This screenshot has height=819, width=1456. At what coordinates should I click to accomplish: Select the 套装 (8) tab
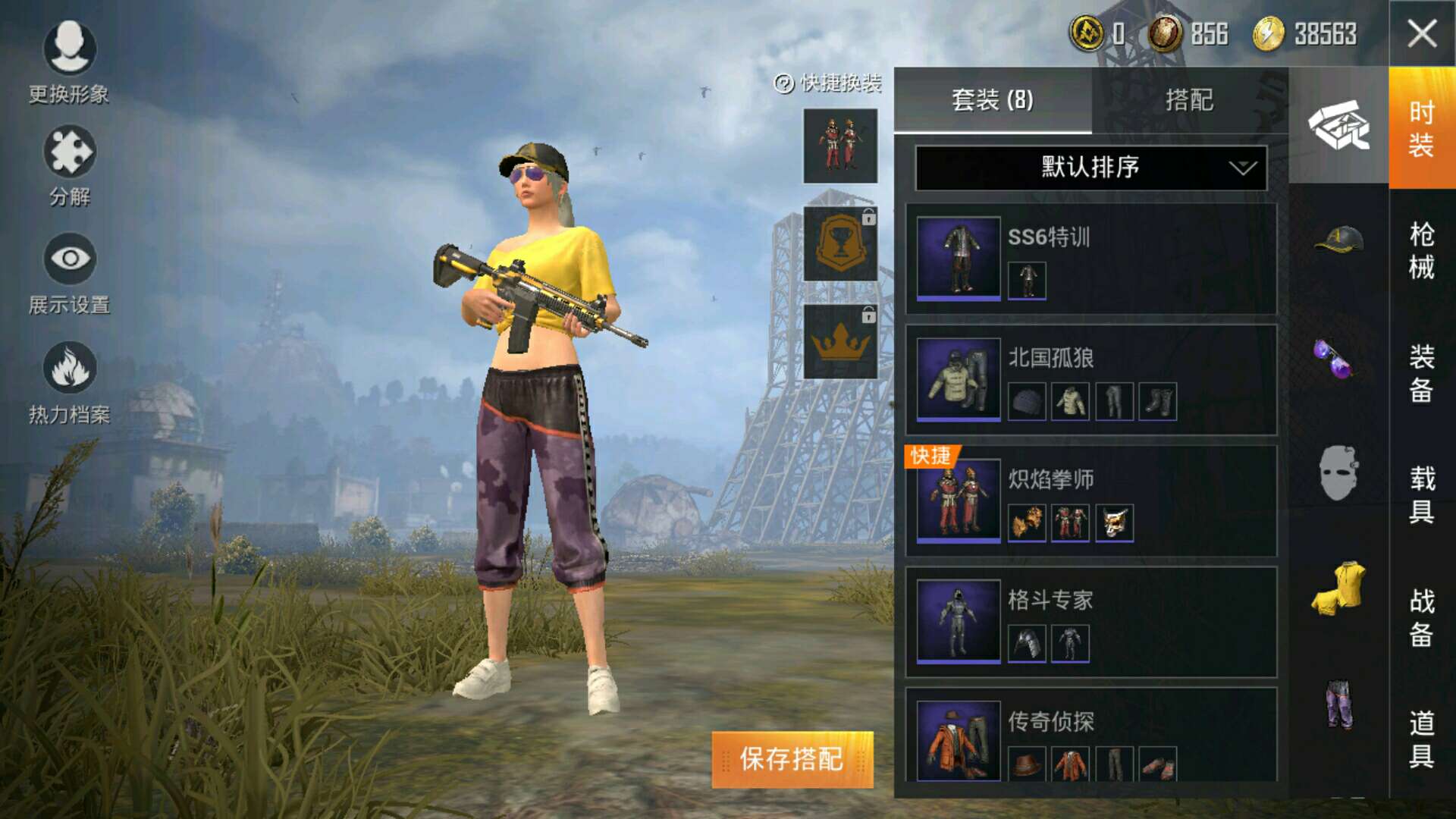click(992, 100)
